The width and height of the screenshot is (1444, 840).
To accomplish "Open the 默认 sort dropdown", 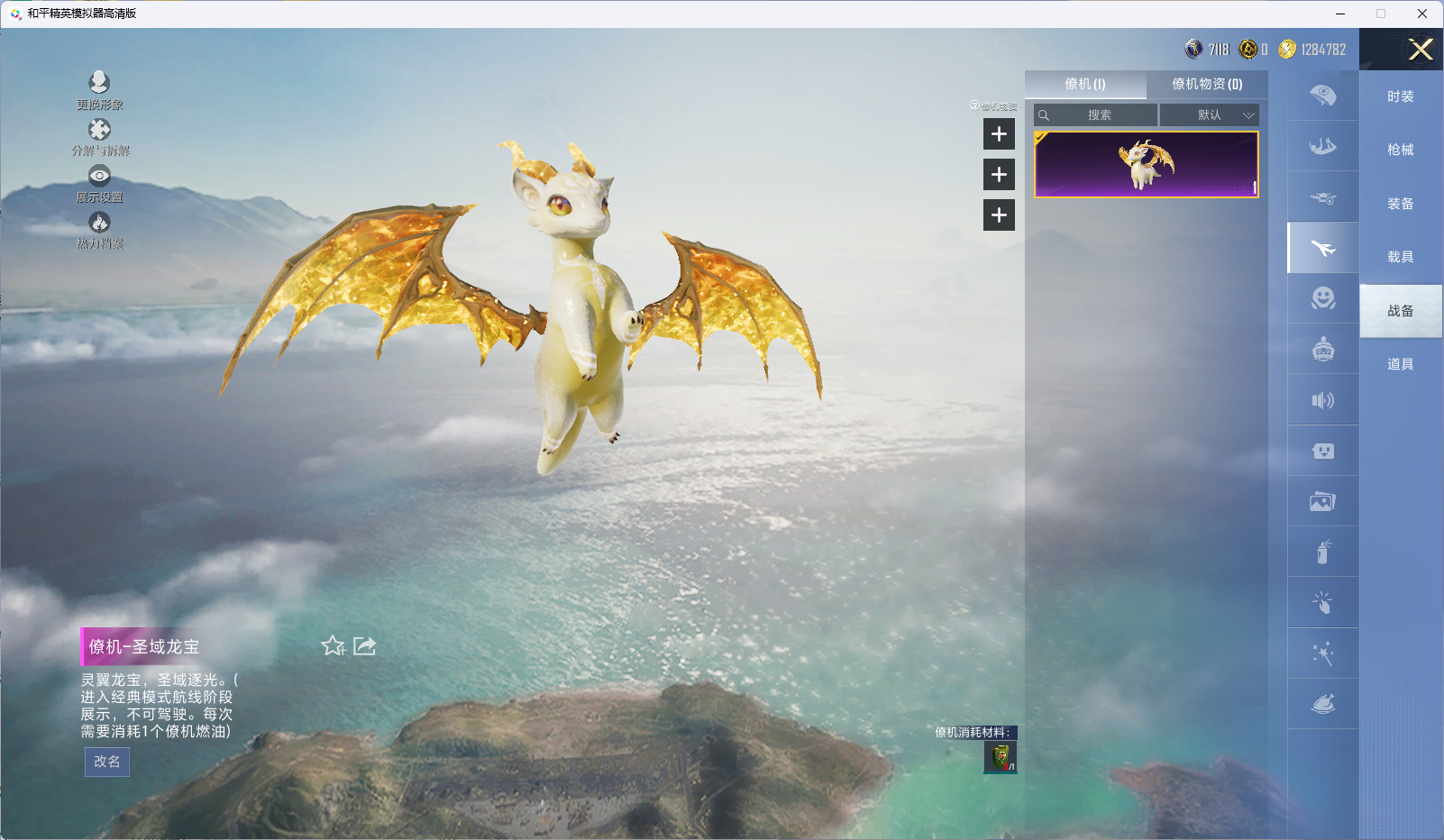I will [1209, 115].
